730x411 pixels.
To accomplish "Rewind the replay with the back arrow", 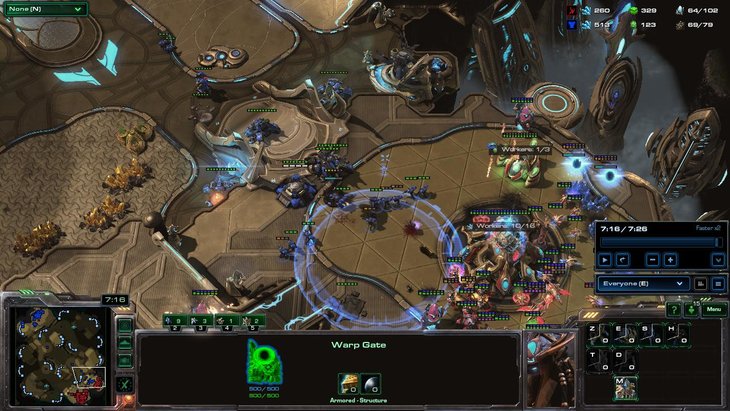I will click(623, 259).
